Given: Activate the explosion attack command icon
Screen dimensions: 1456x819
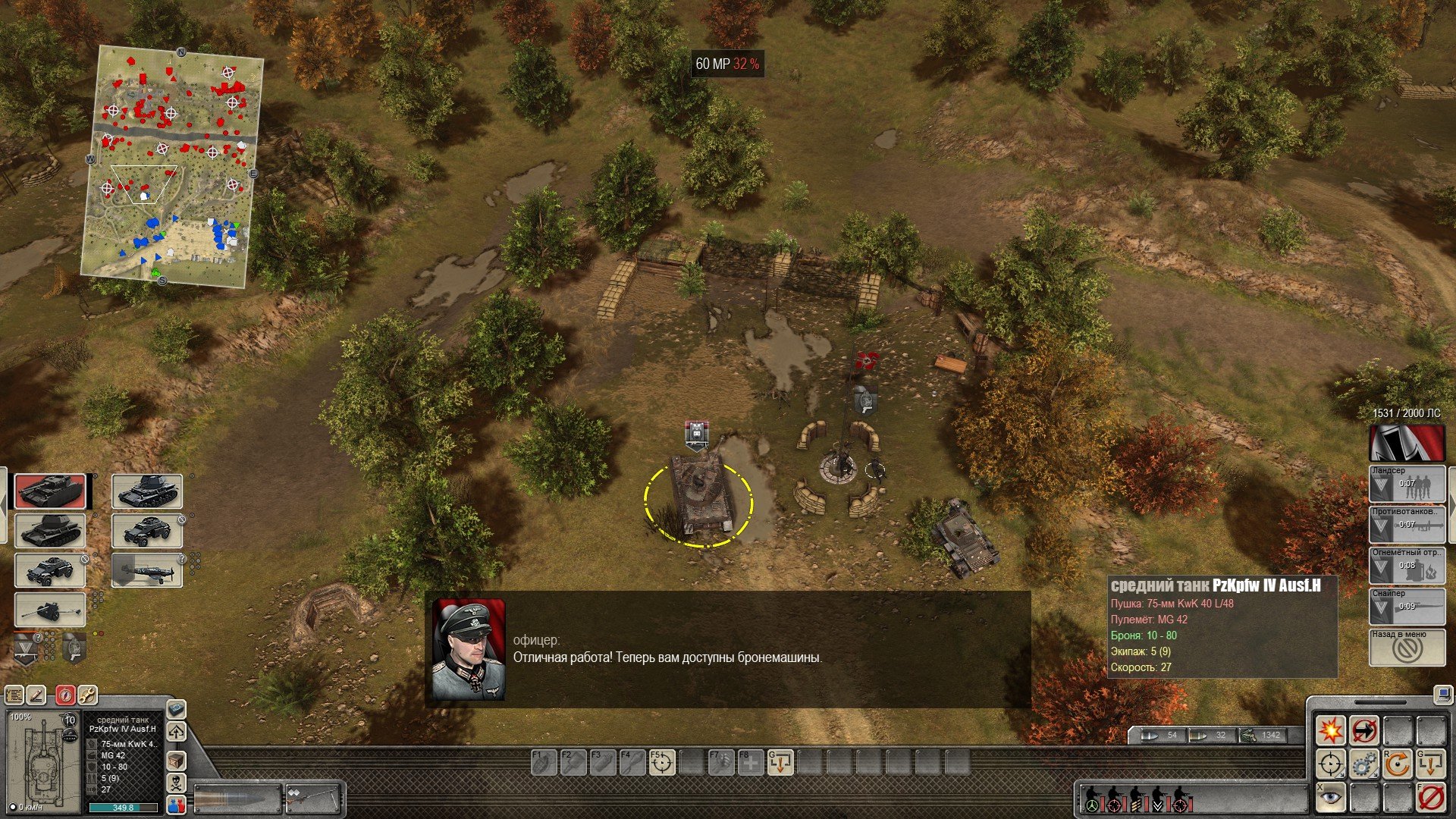Looking at the screenshot, I should 1330,731.
